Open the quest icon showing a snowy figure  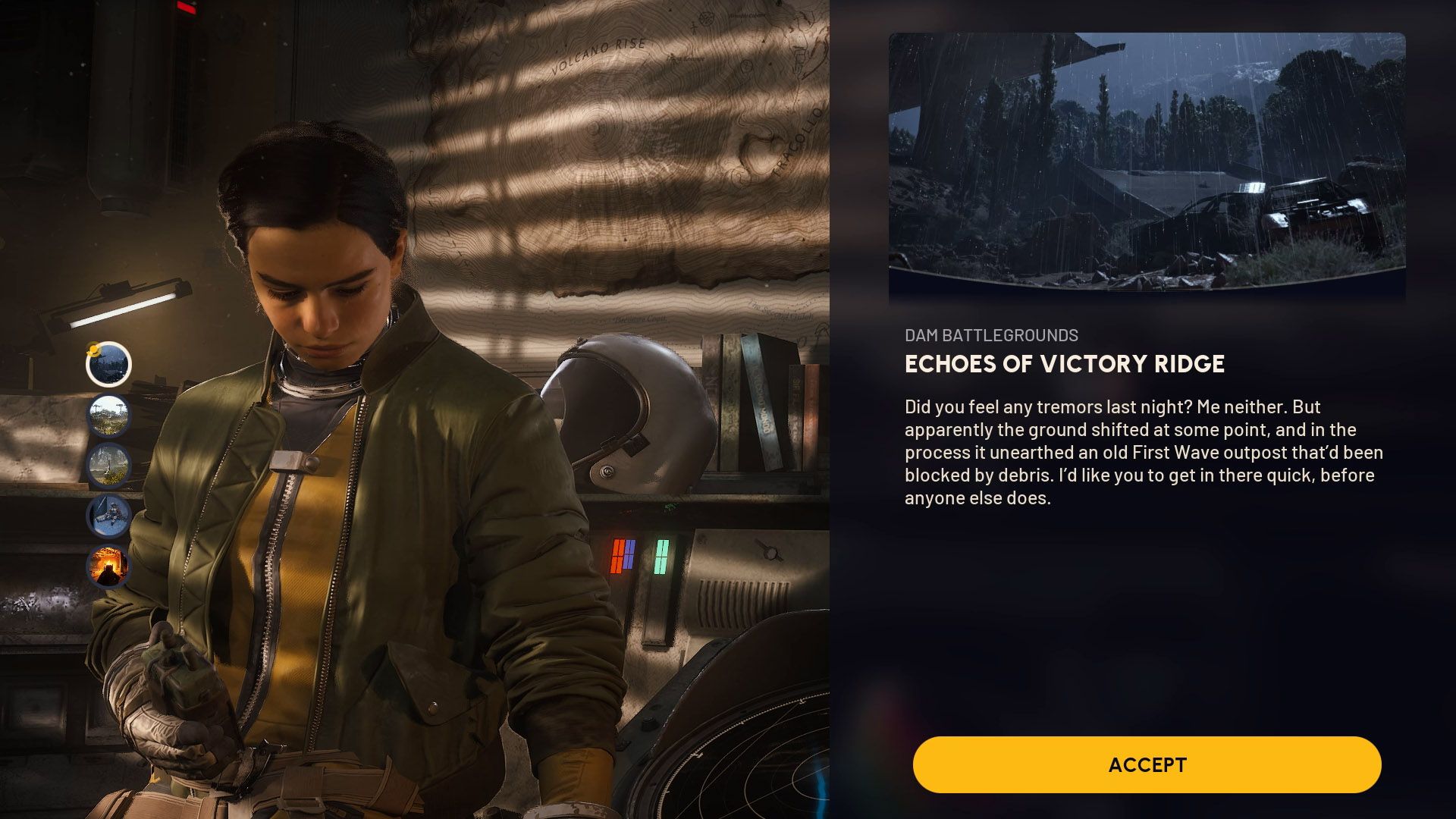pos(108,516)
